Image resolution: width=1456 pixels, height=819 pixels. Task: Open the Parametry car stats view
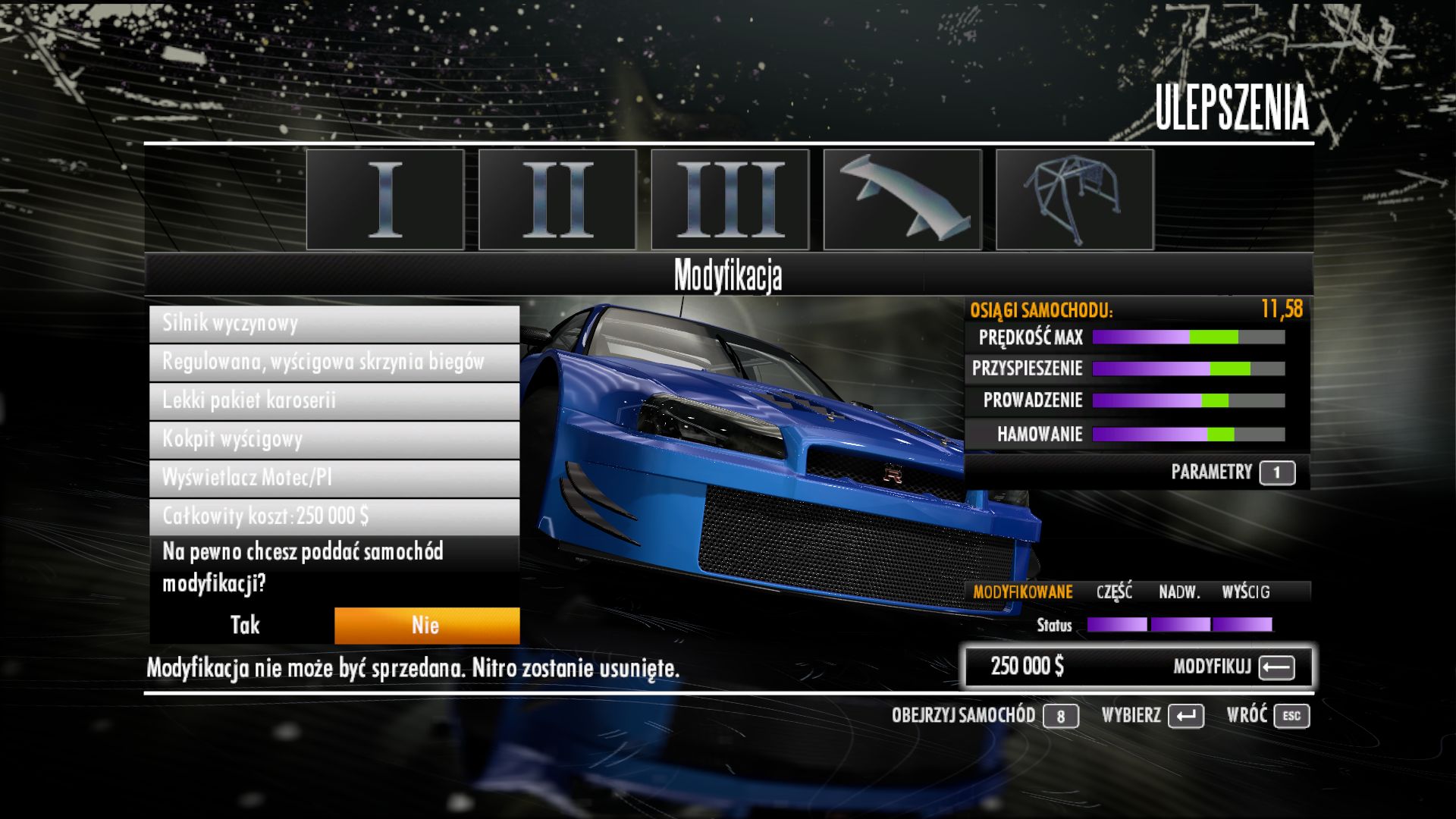pyautogui.click(x=1232, y=472)
